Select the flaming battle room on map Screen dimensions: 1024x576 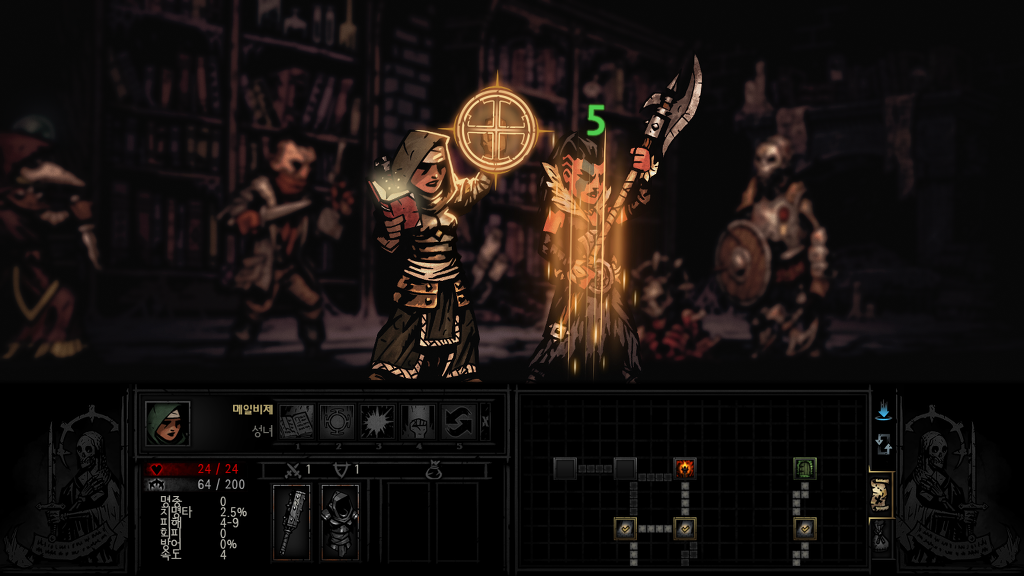[685, 467]
